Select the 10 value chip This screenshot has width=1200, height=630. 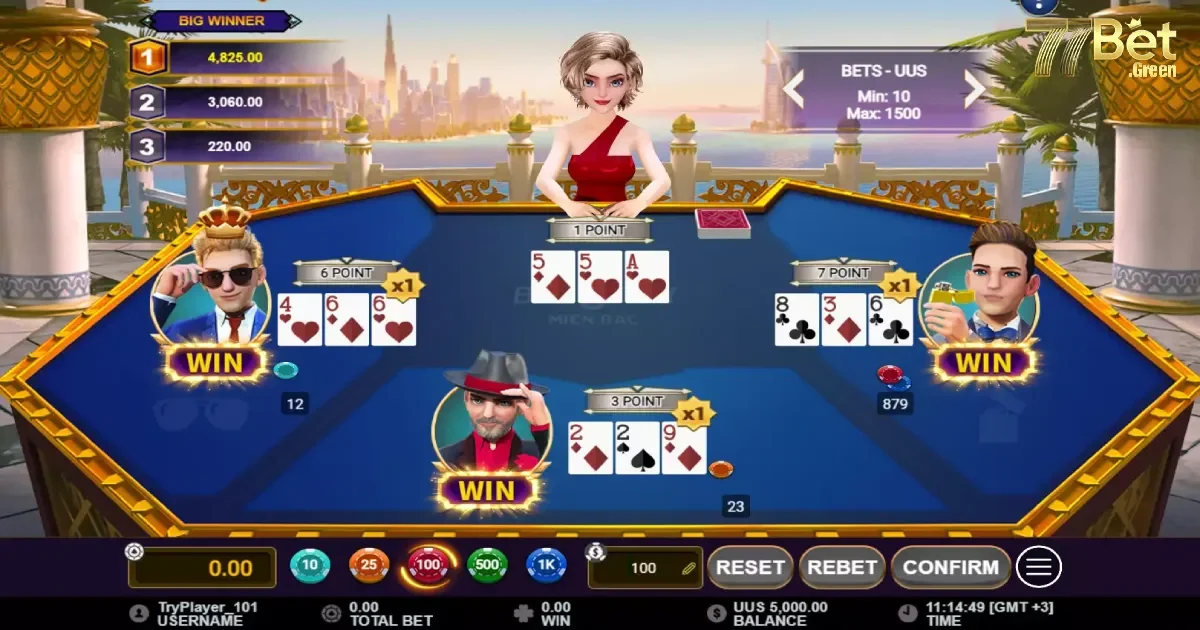309,567
